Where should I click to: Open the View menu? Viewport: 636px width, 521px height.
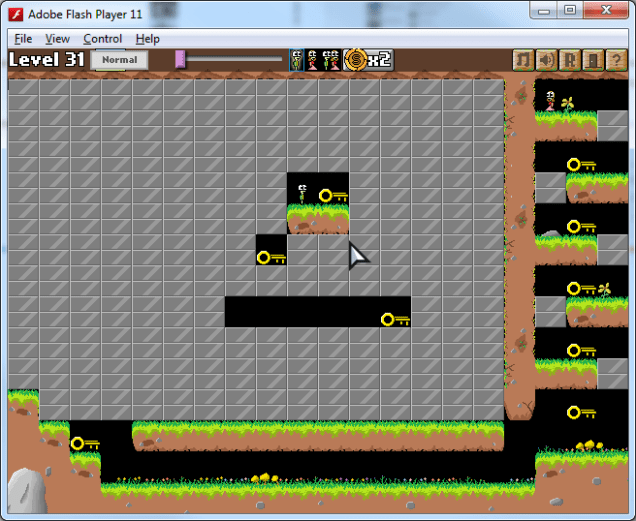point(58,39)
